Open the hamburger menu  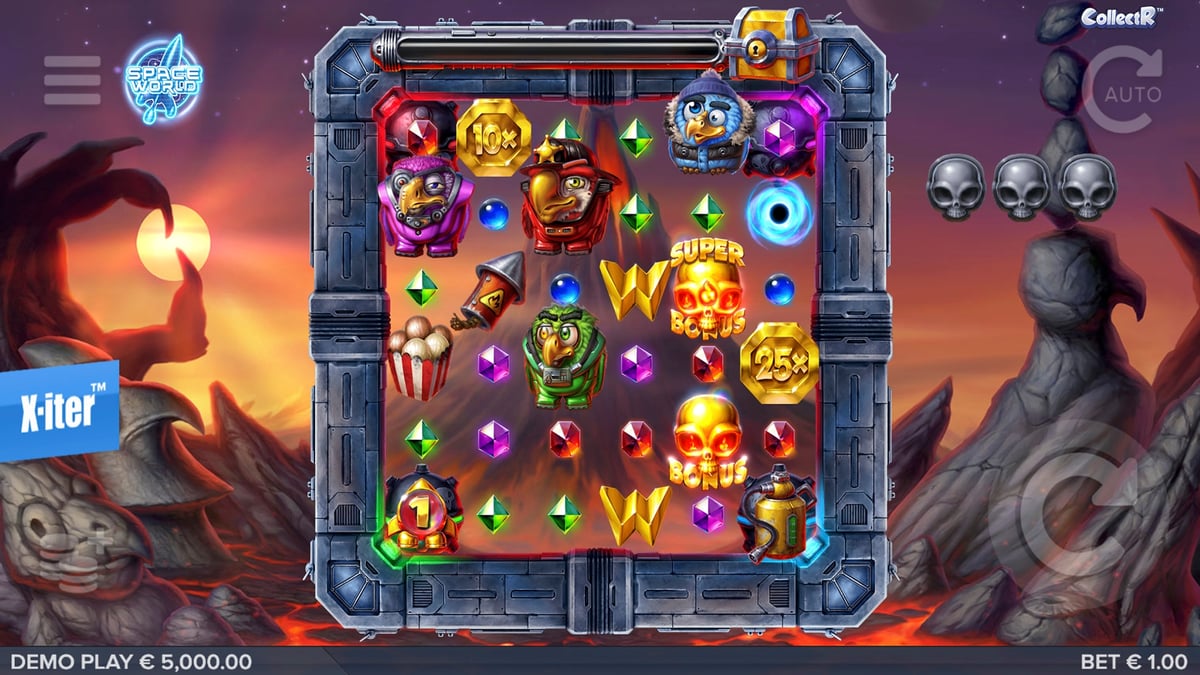(72, 80)
